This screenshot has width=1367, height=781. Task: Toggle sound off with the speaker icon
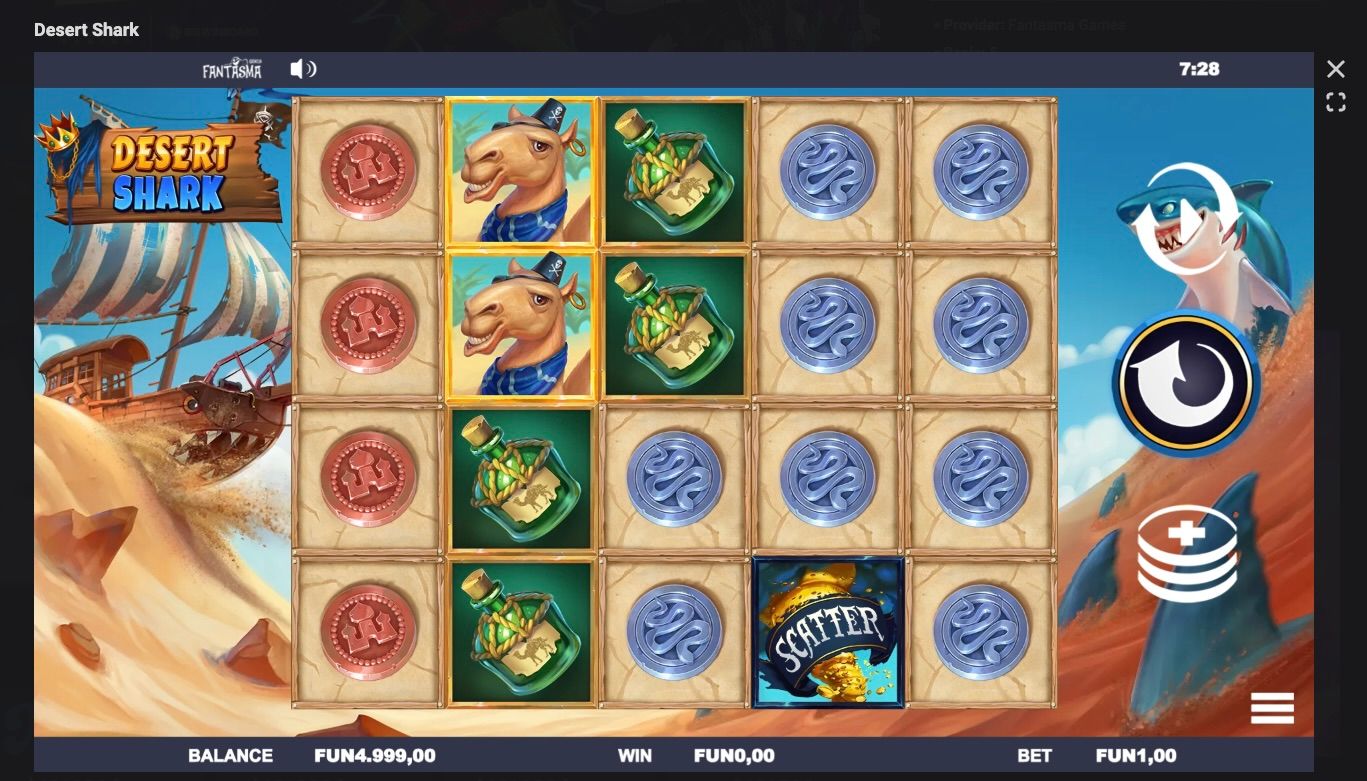pos(302,69)
